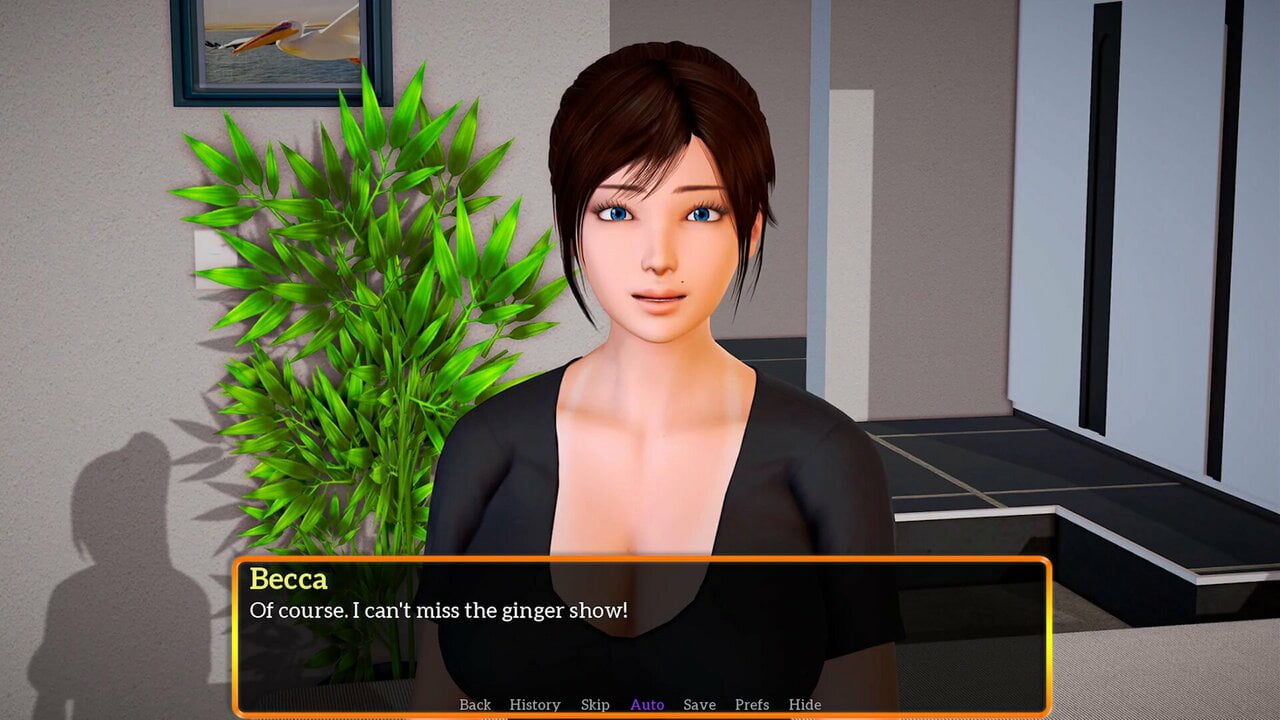Hide the dialogue text box
The height and width of the screenshot is (720, 1280).
805,705
